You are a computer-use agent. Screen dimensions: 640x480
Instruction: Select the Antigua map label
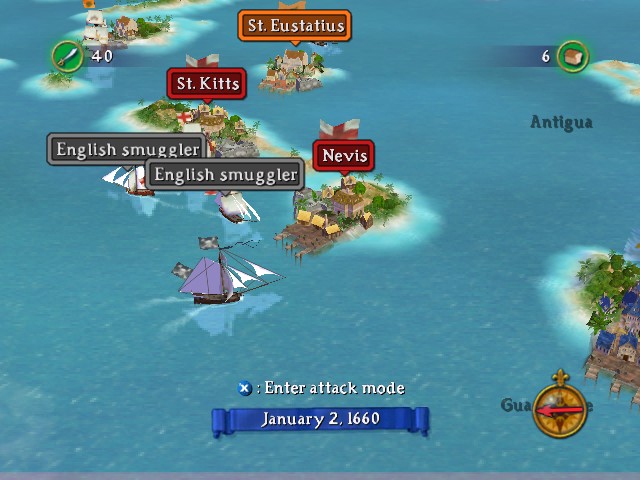pyautogui.click(x=561, y=122)
